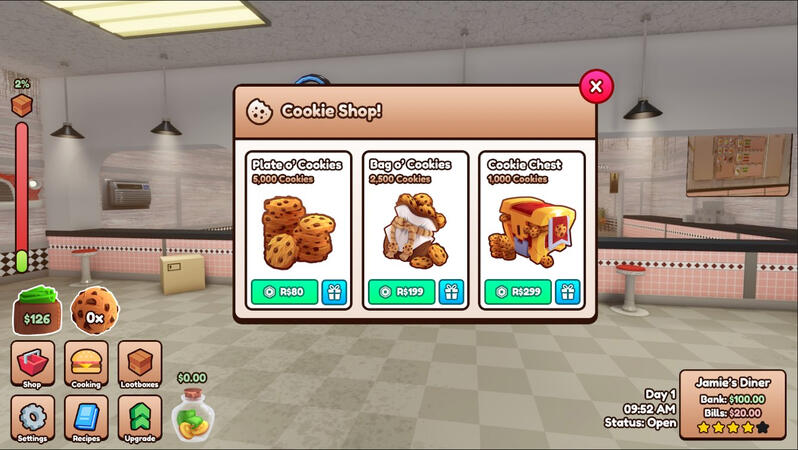Collect the tip jar money
798x450 pixels.
[191, 414]
